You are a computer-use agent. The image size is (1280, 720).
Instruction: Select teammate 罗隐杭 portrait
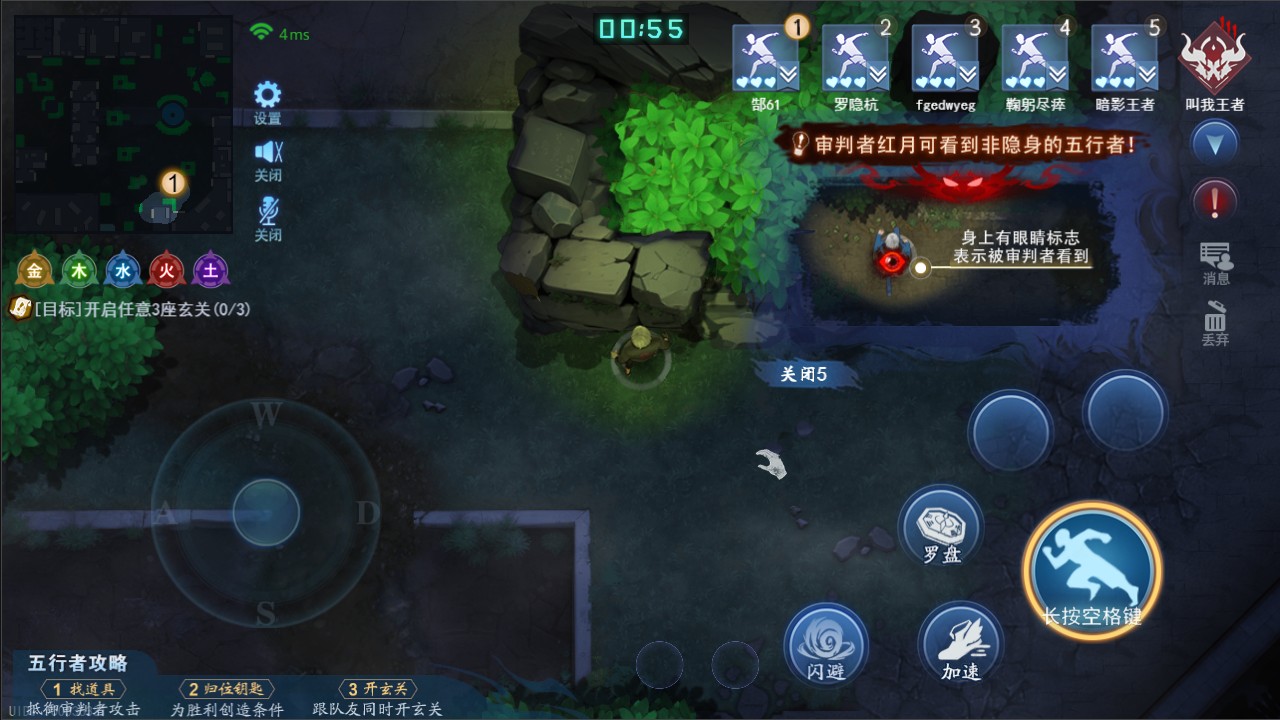[x=855, y=59]
